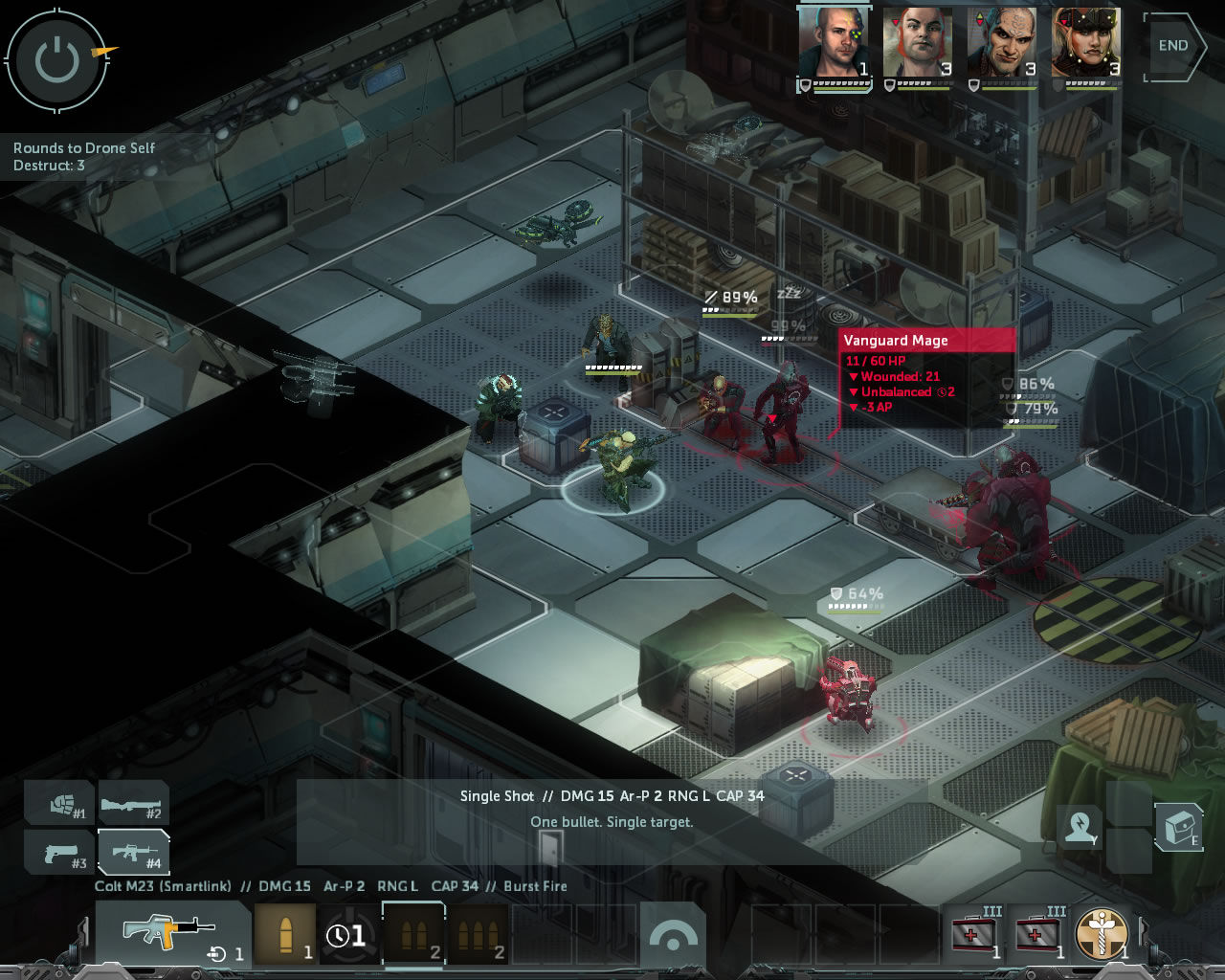Image resolution: width=1225 pixels, height=980 pixels.
Task: Use the second medkit III item
Action: (1038, 932)
